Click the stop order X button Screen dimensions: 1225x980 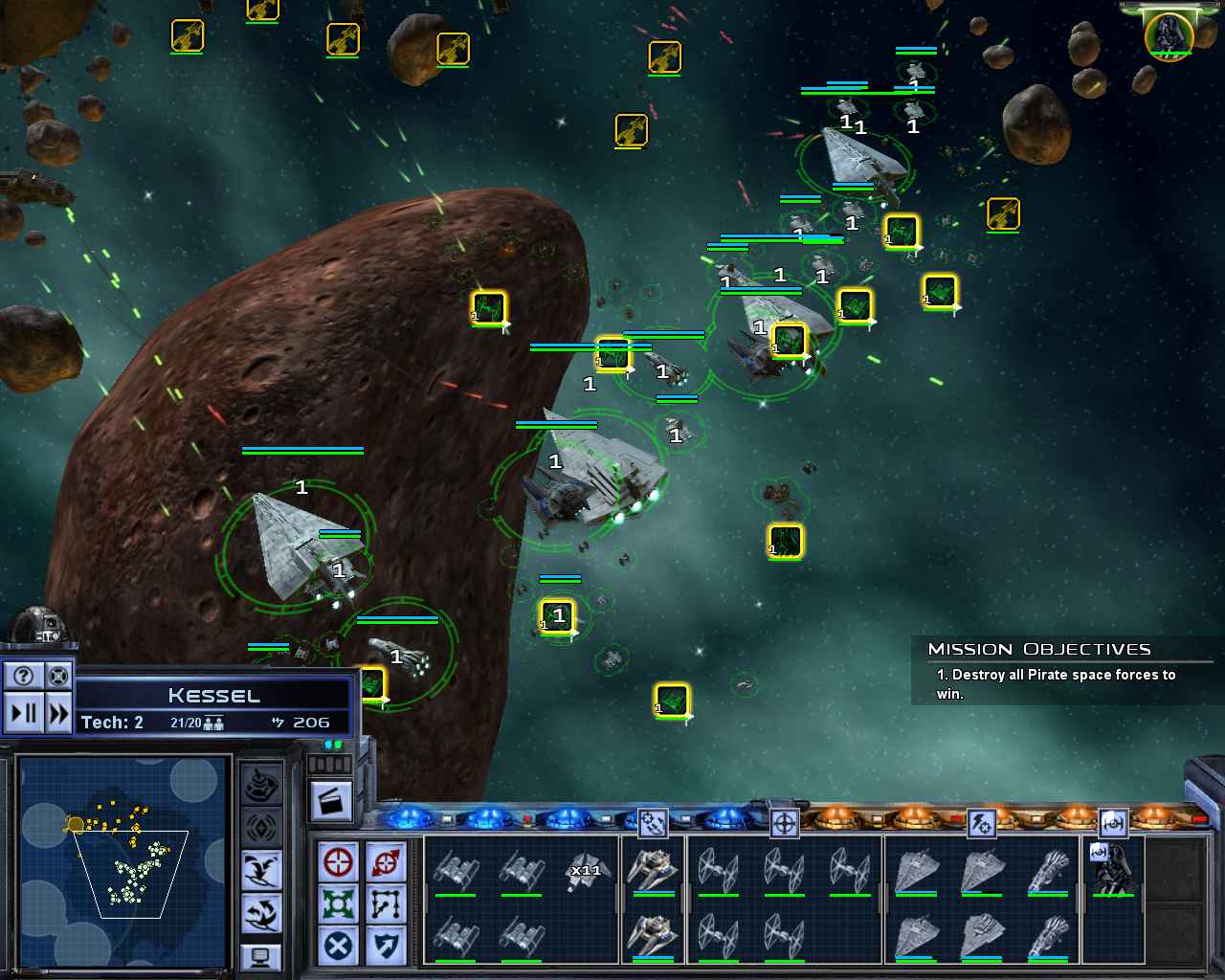338,947
